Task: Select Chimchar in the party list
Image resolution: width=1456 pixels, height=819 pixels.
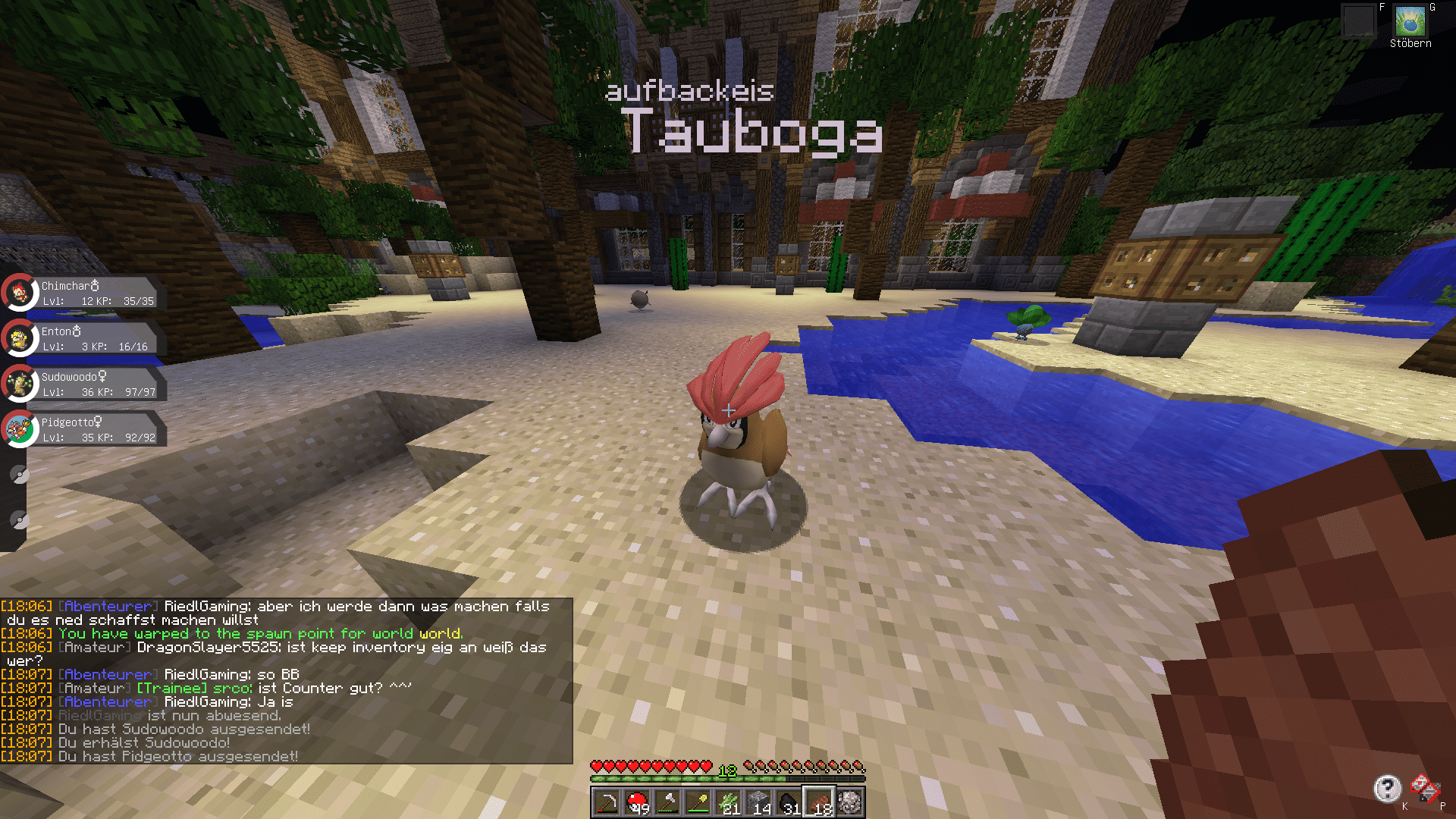Action: [x=82, y=293]
